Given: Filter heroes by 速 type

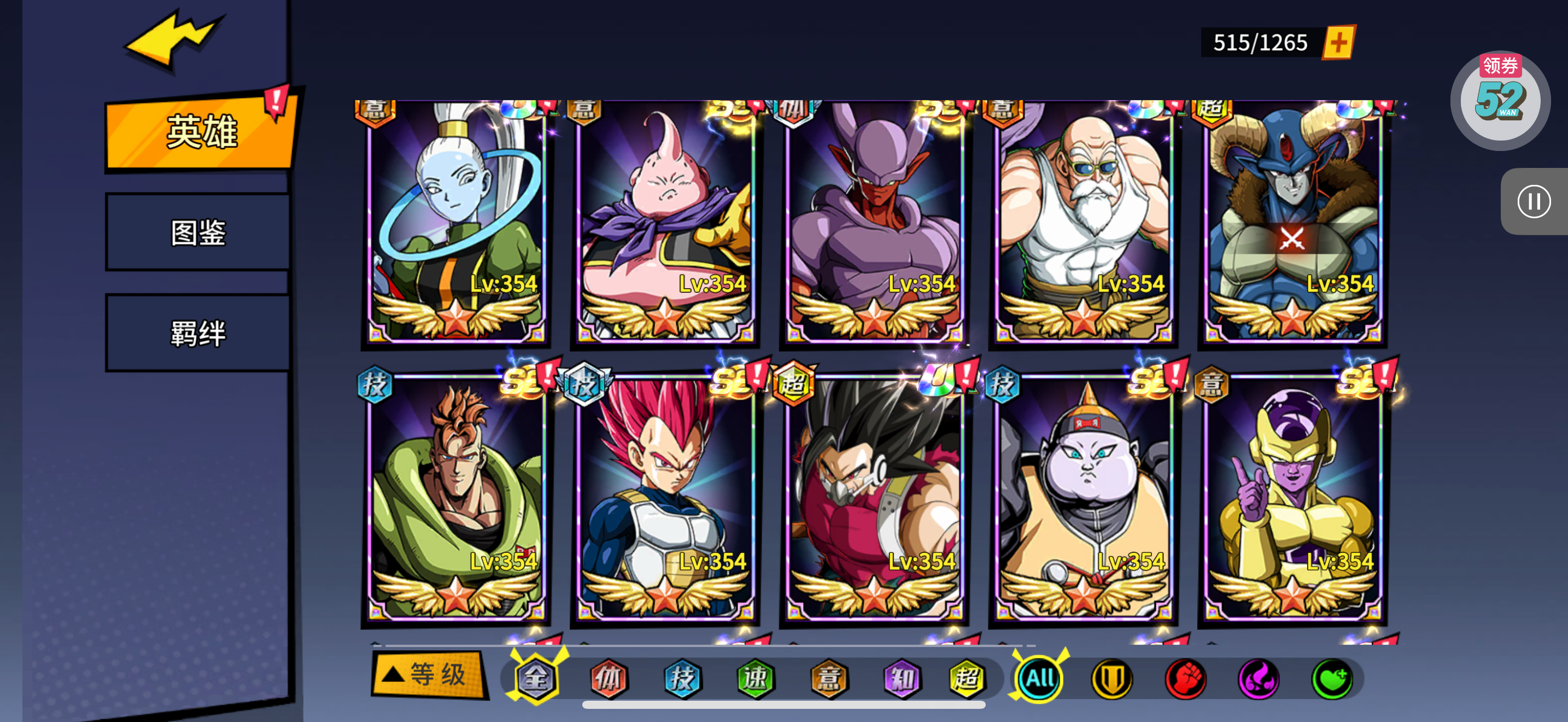Looking at the screenshot, I should coord(756,678).
